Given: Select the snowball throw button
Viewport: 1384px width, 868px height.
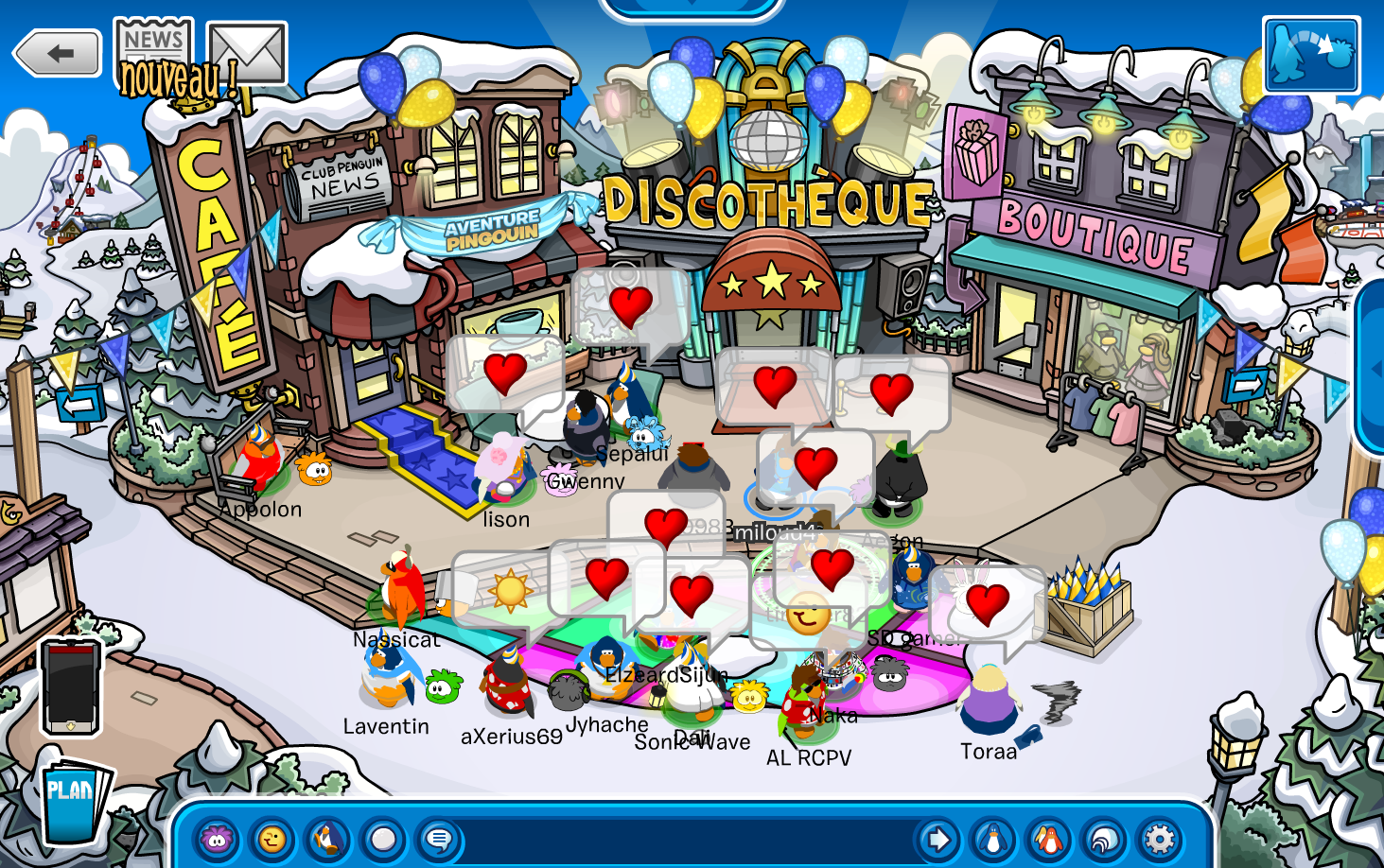Looking at the screenshot, I should [x=383, y=839].
